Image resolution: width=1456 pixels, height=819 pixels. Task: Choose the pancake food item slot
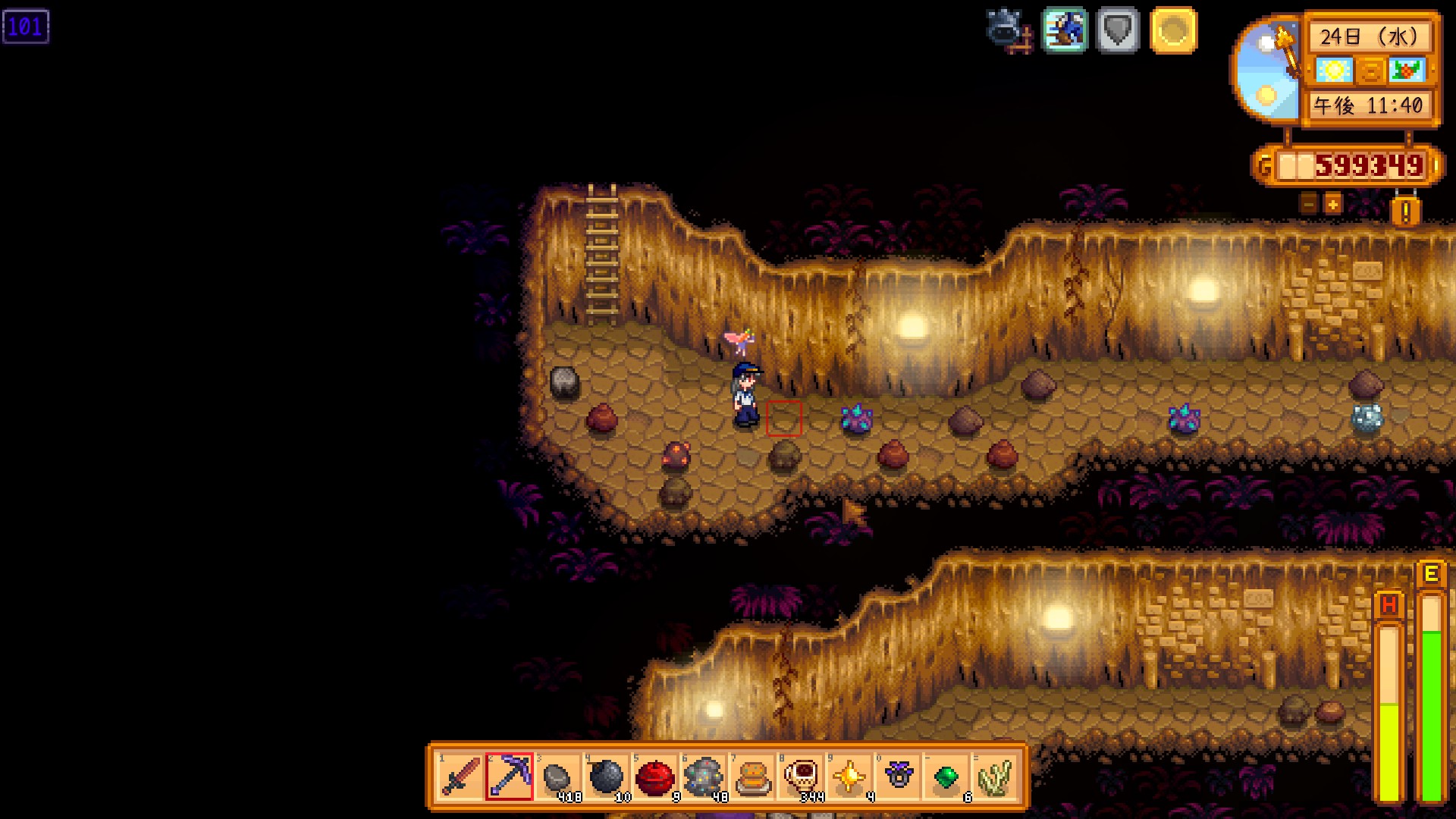pos(752,777)
